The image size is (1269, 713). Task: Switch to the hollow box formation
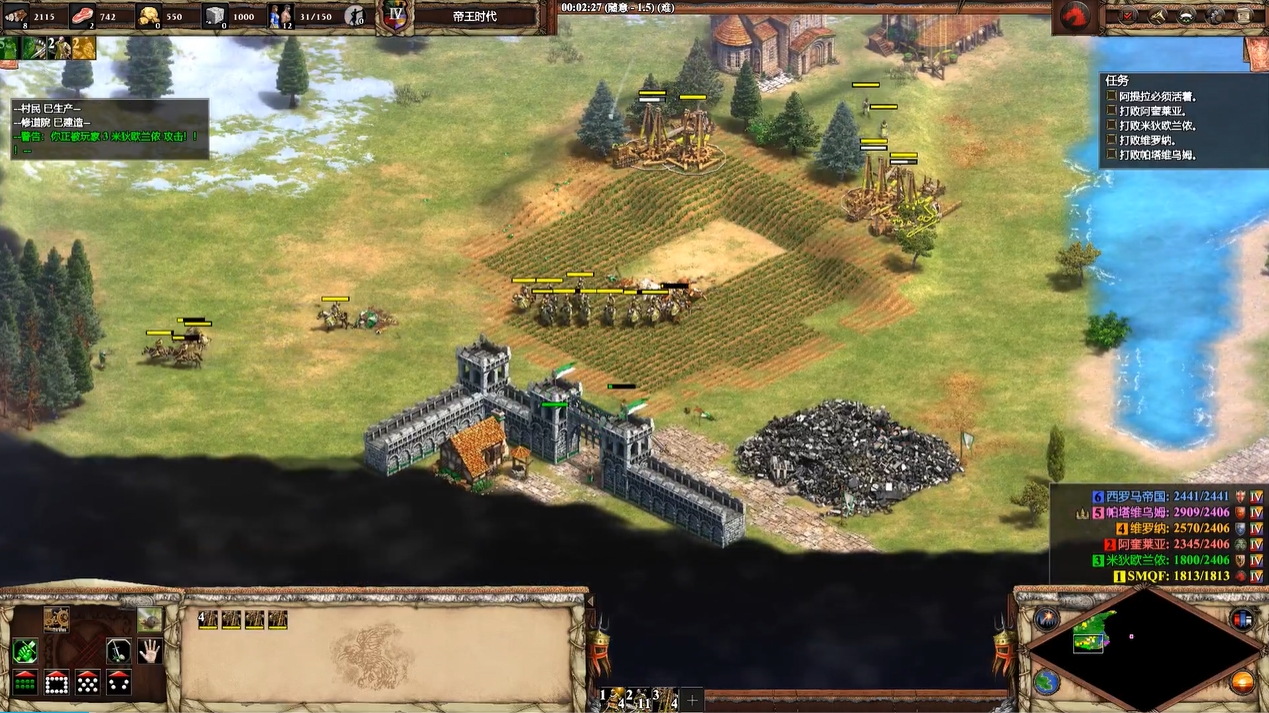(56, 683)
